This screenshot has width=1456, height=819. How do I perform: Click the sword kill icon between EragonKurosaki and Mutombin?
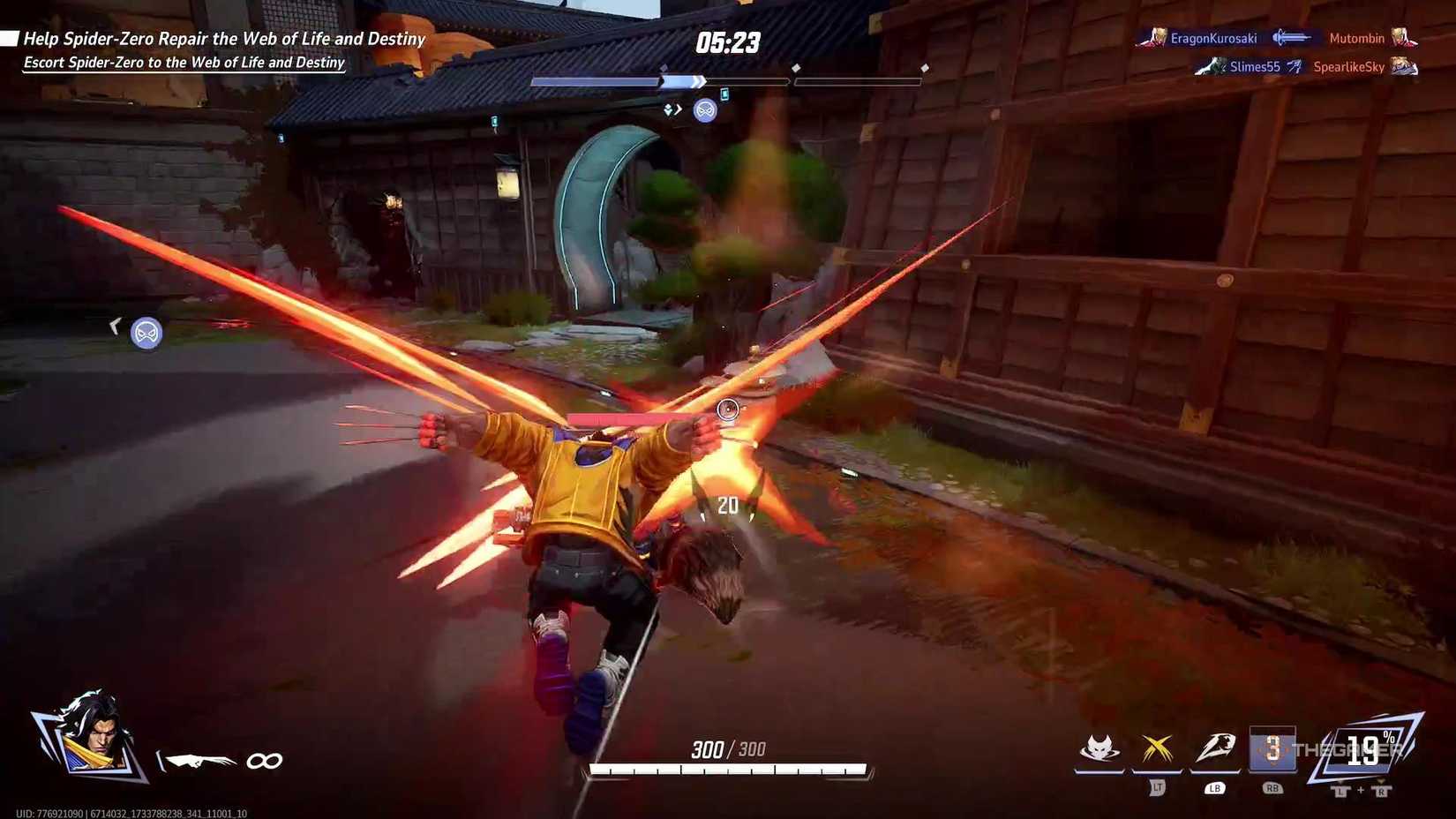(x=1294, y=37)
